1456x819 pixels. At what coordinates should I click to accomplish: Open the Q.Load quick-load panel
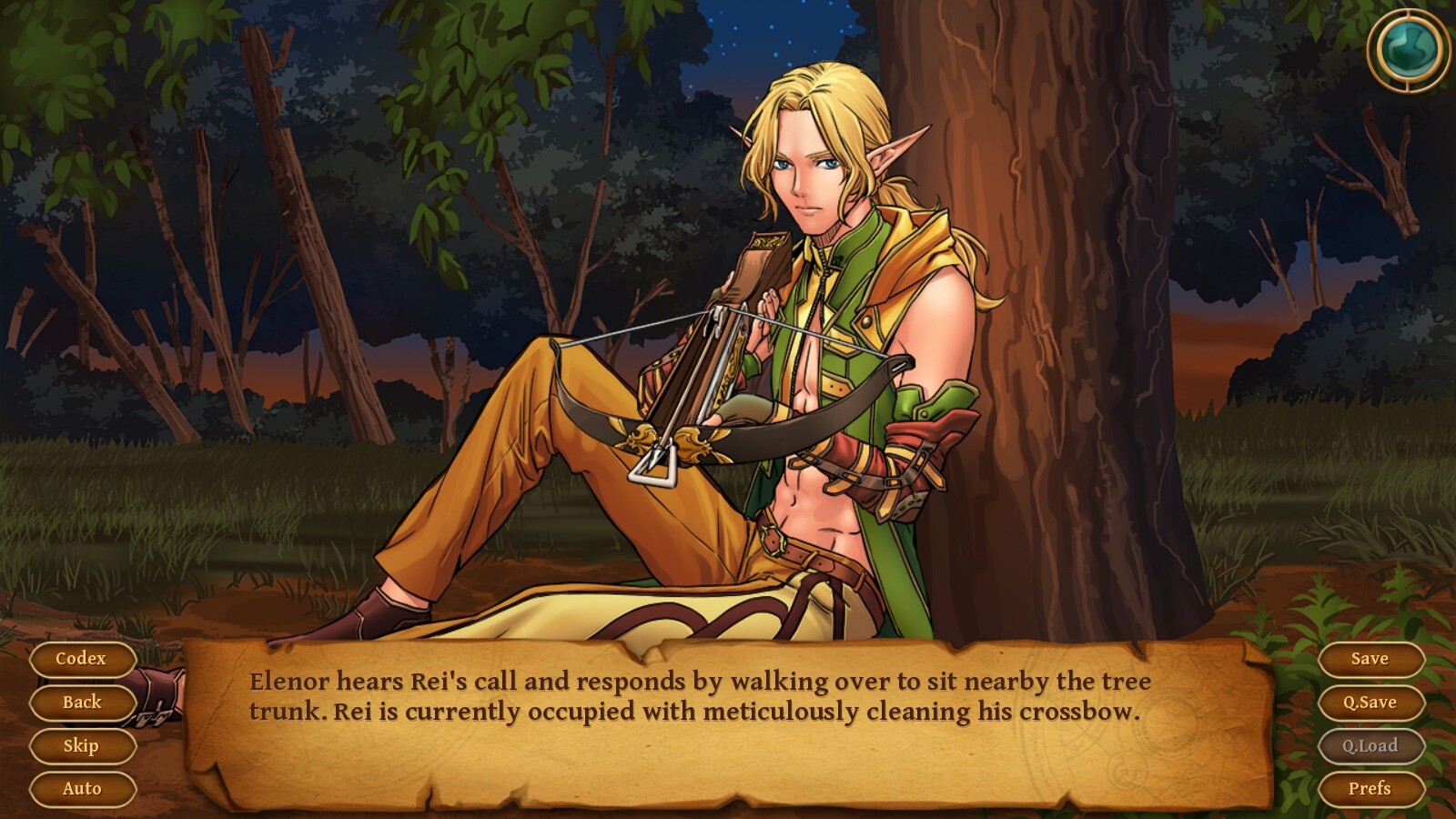coord(1370,745)
